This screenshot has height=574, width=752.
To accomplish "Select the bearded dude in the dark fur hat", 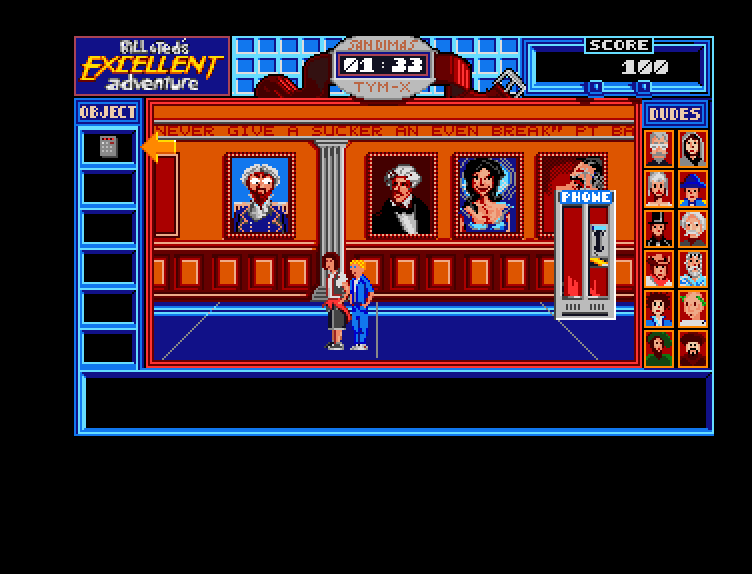I will tap(692, 349).
